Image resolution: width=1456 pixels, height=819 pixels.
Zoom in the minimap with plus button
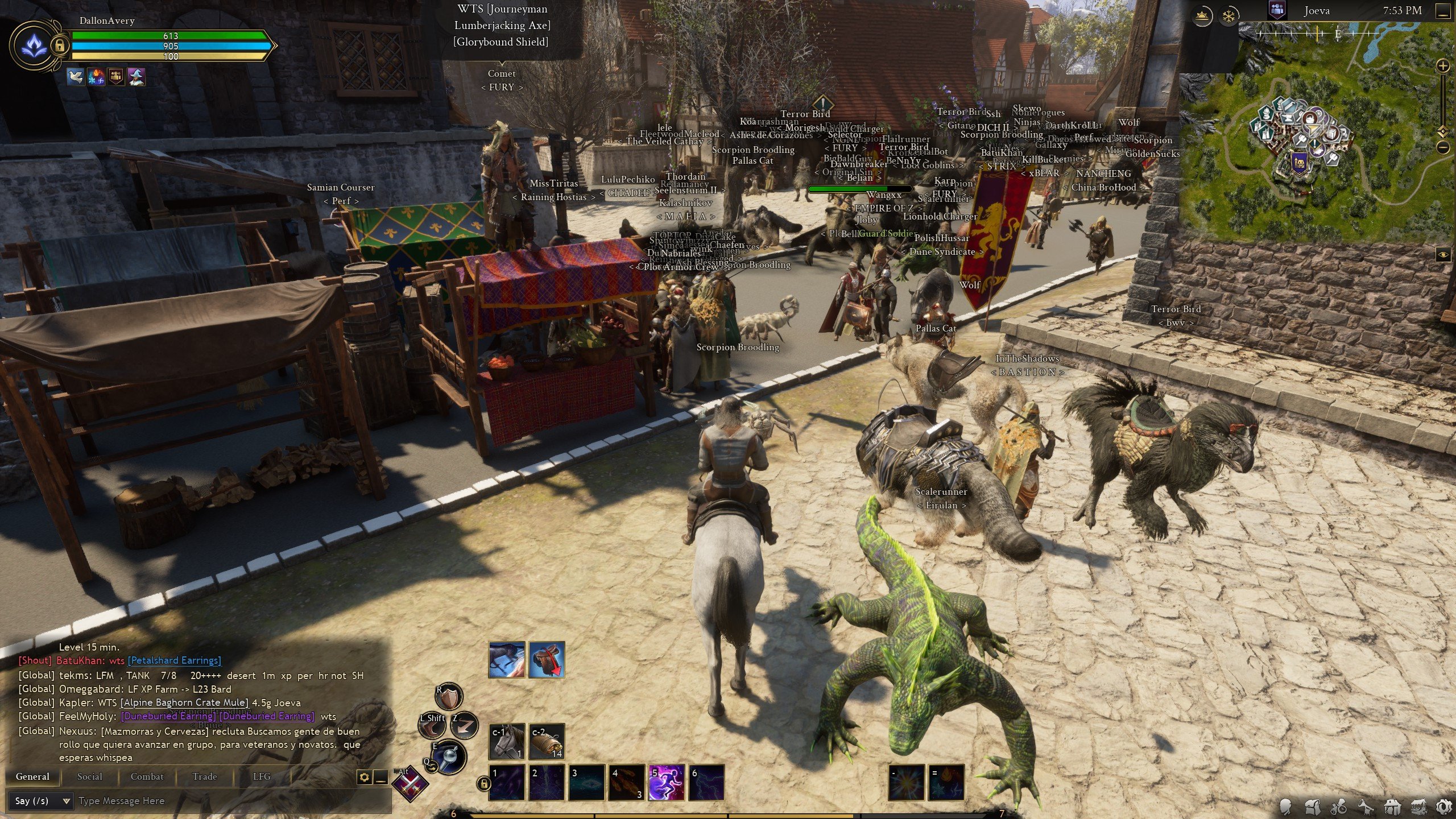point(1443,66)
